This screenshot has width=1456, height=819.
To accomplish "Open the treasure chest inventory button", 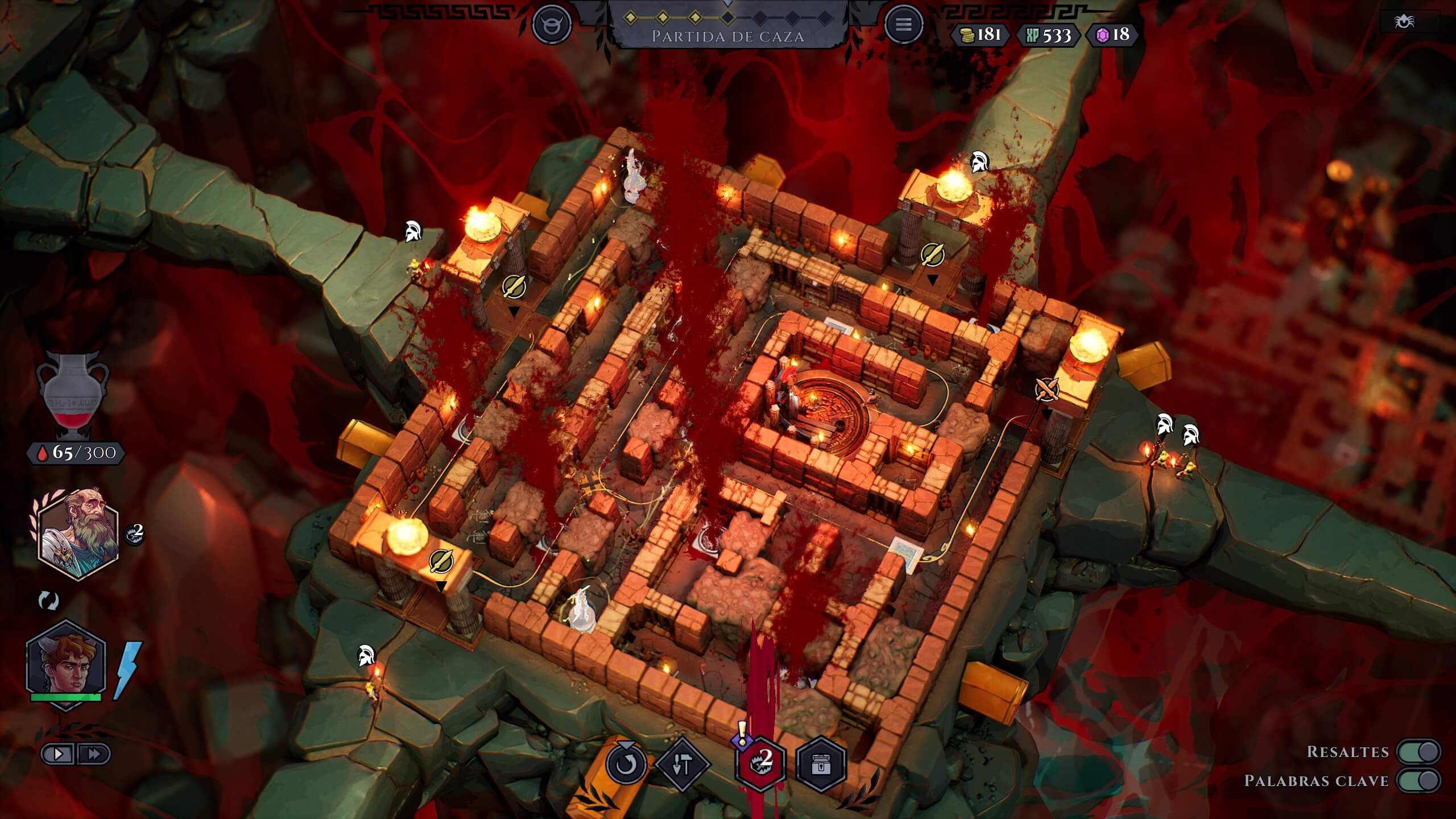I will point(821,765).
